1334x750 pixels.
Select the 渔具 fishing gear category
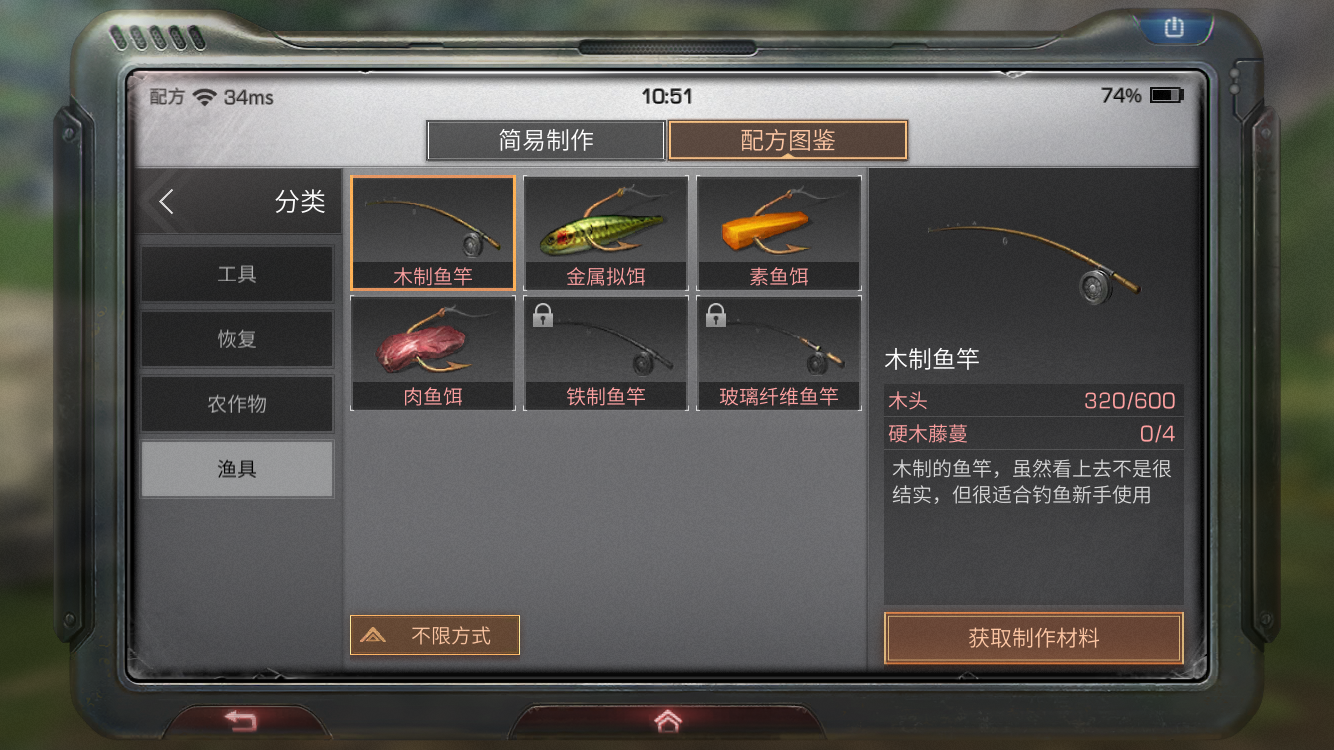237,467
